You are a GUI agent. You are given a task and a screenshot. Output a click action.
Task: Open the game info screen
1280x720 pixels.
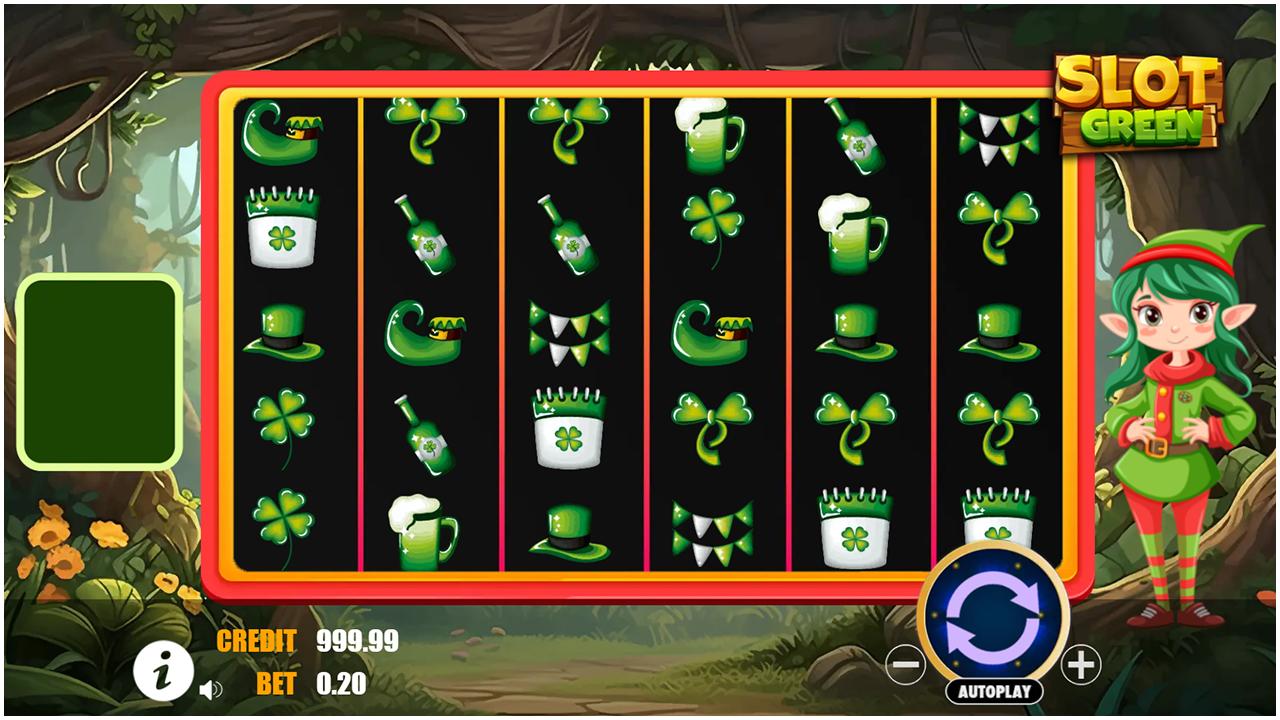click(163, 670)
